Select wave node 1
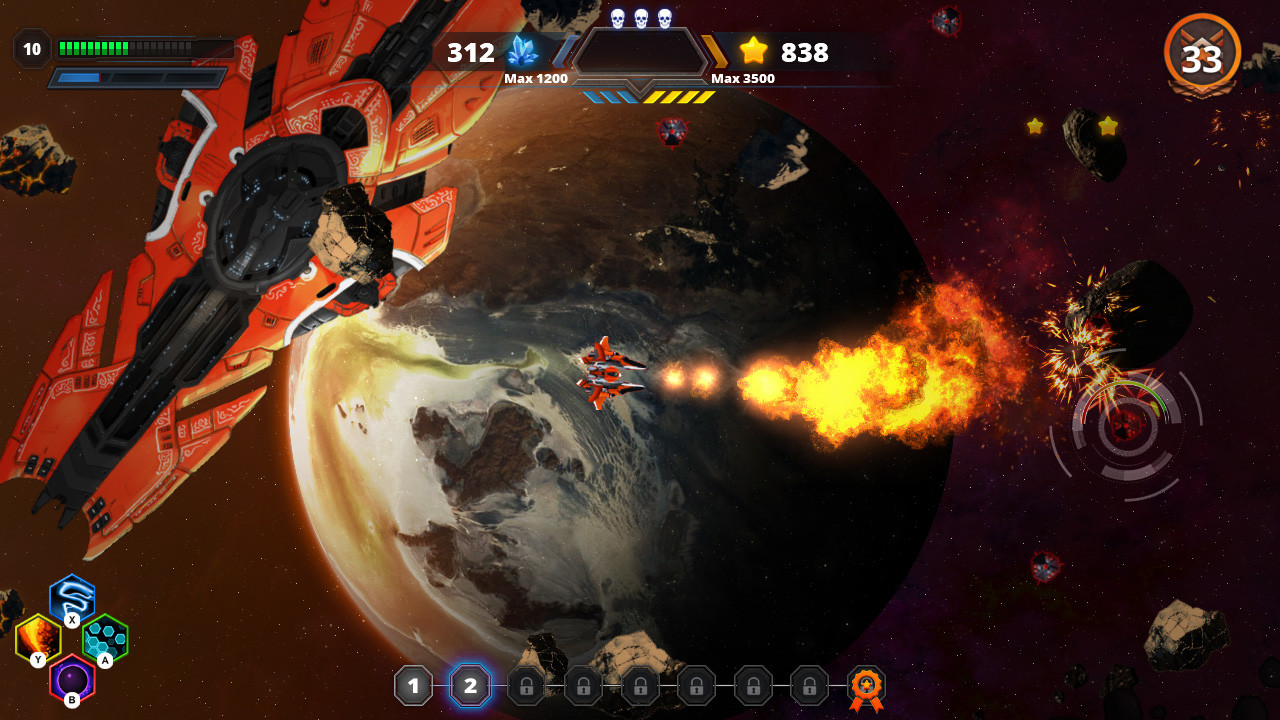Screen dimensions: 1280x720 413,686
